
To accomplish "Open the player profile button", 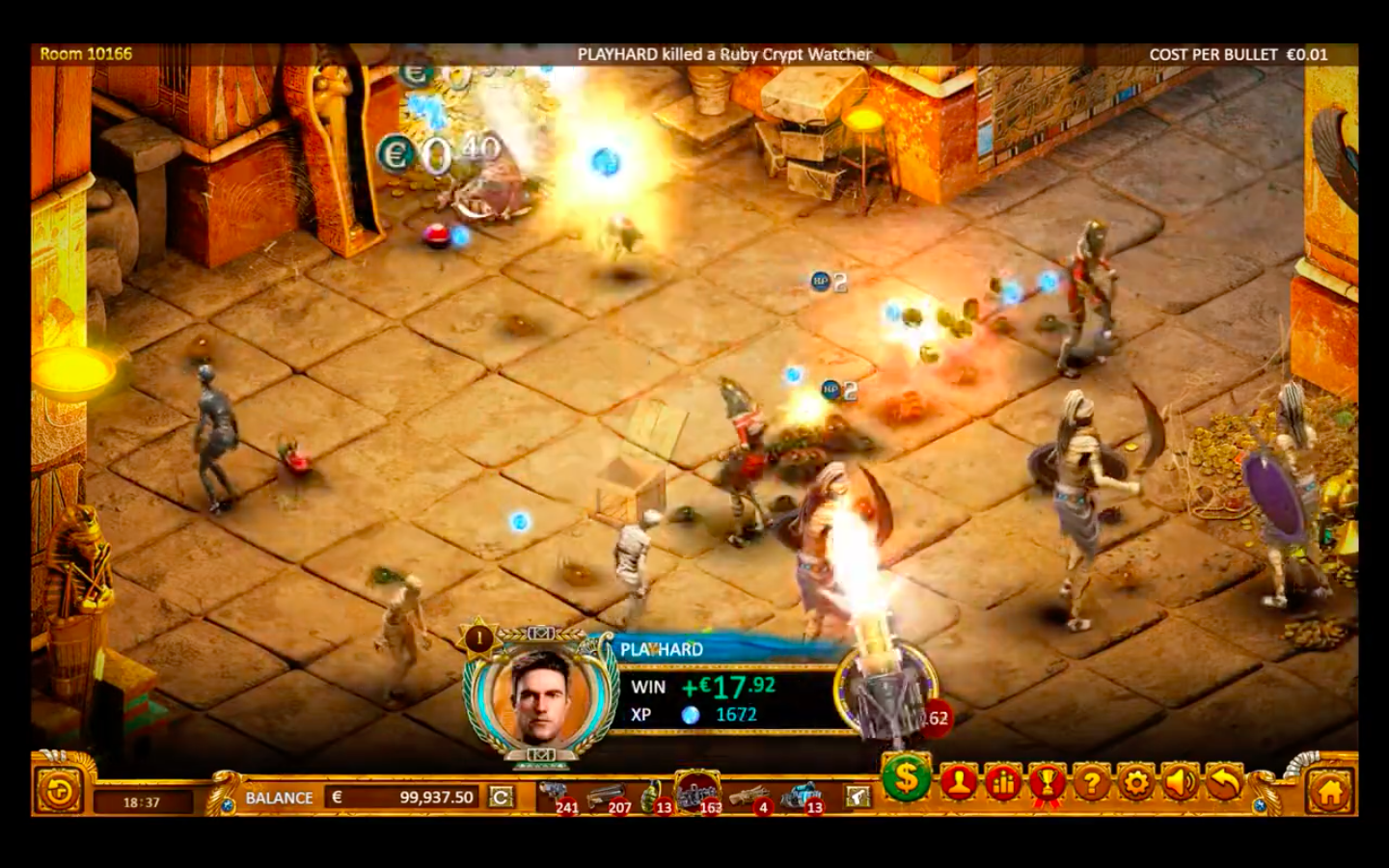I will 958,783.
